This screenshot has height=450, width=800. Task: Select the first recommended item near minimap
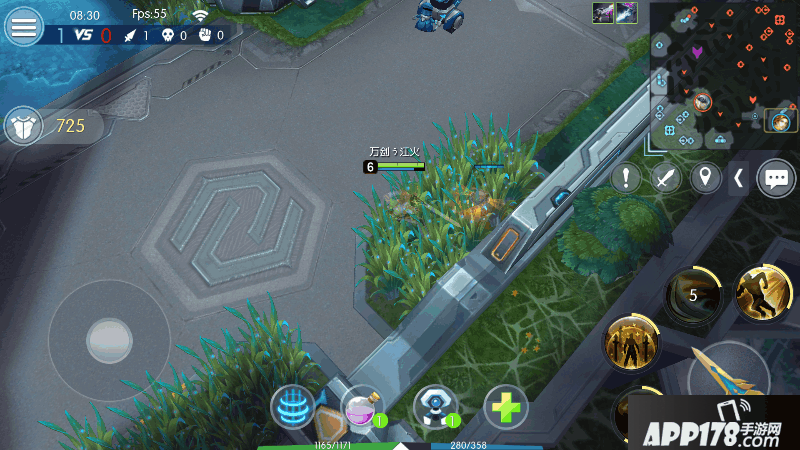click(x=603, y=13)
